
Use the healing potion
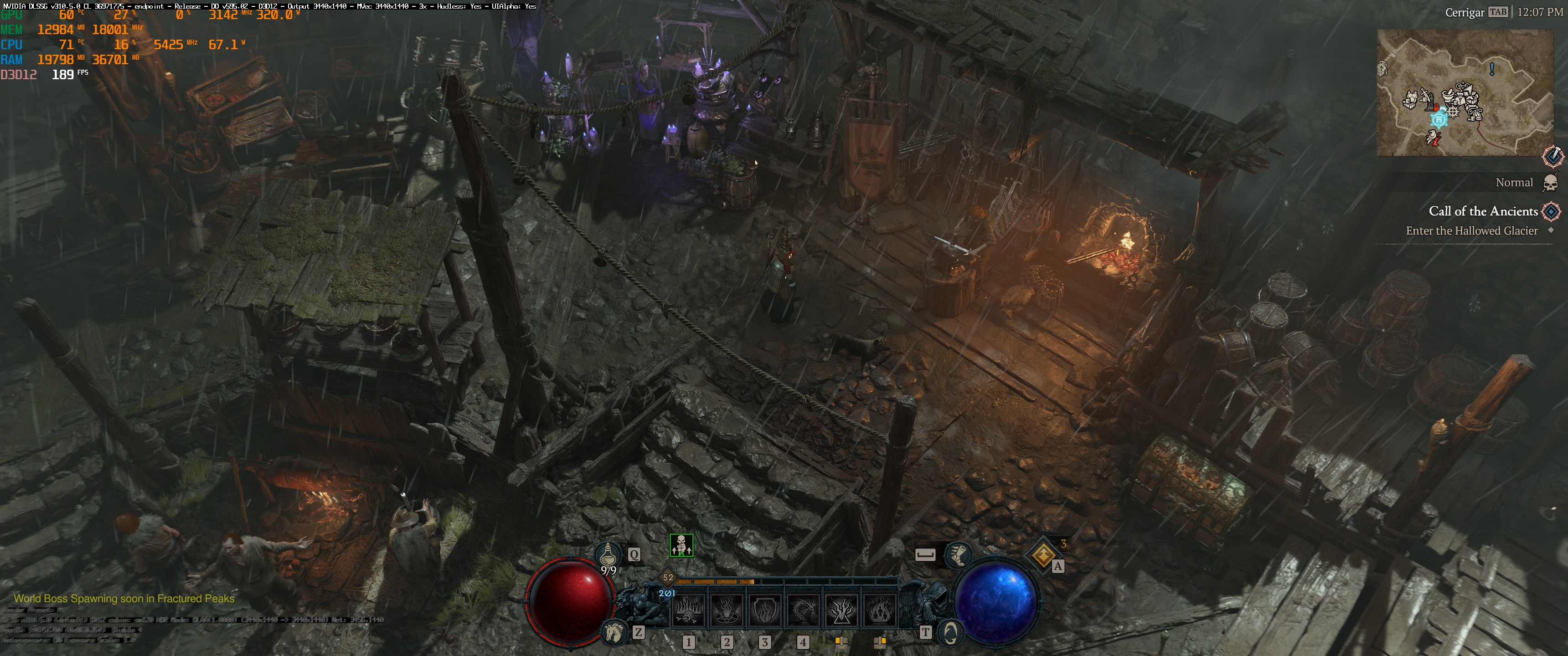tap(609, 555)
